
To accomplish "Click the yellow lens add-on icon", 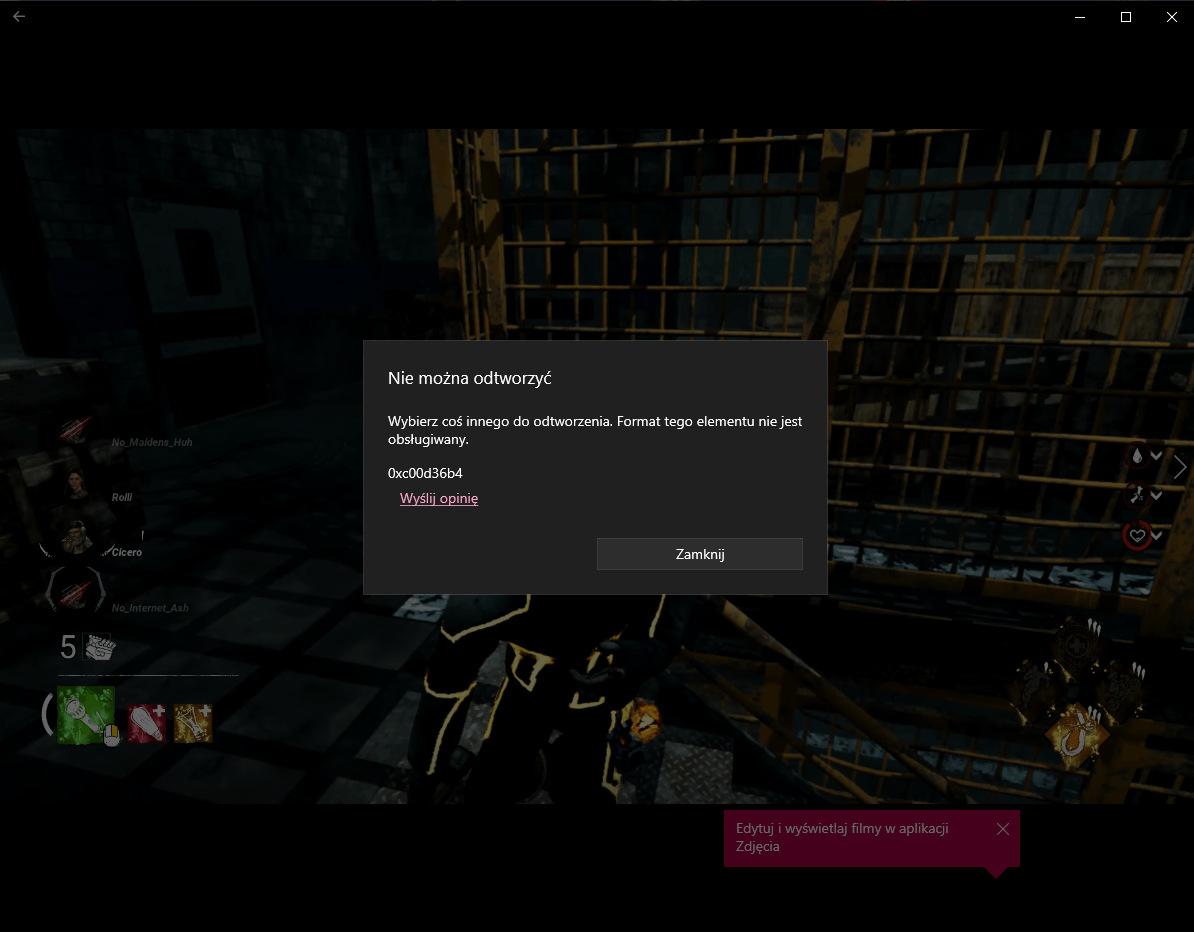I will click(193, 722).
